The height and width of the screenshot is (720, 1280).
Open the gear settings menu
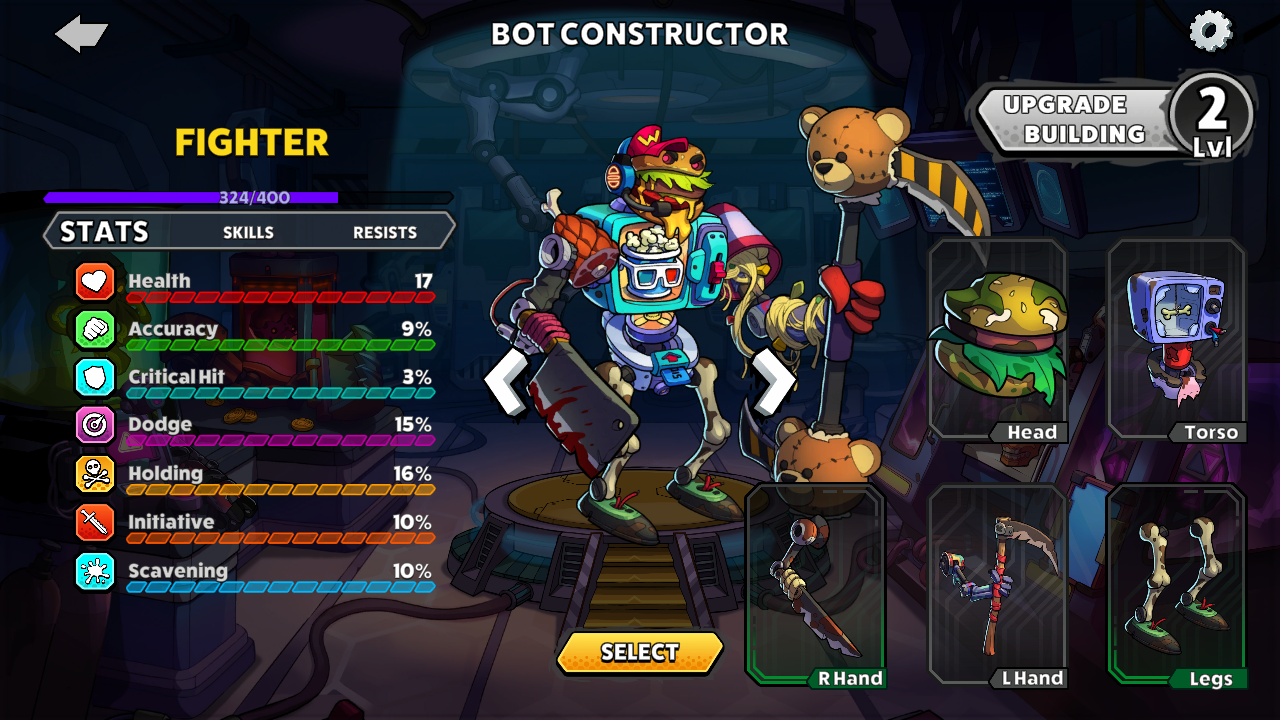click(1210, 31)
